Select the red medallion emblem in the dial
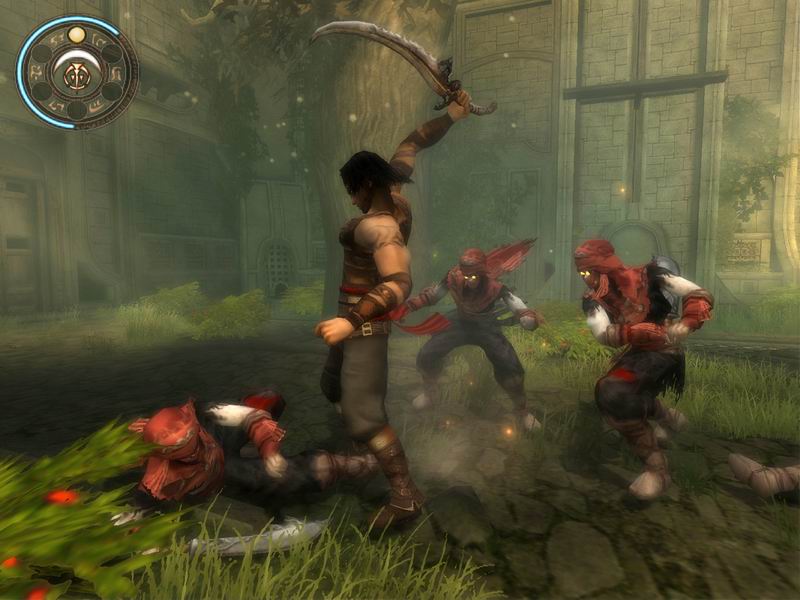The image size is (800, 600). pyautogui.click(x=77, y=73)
